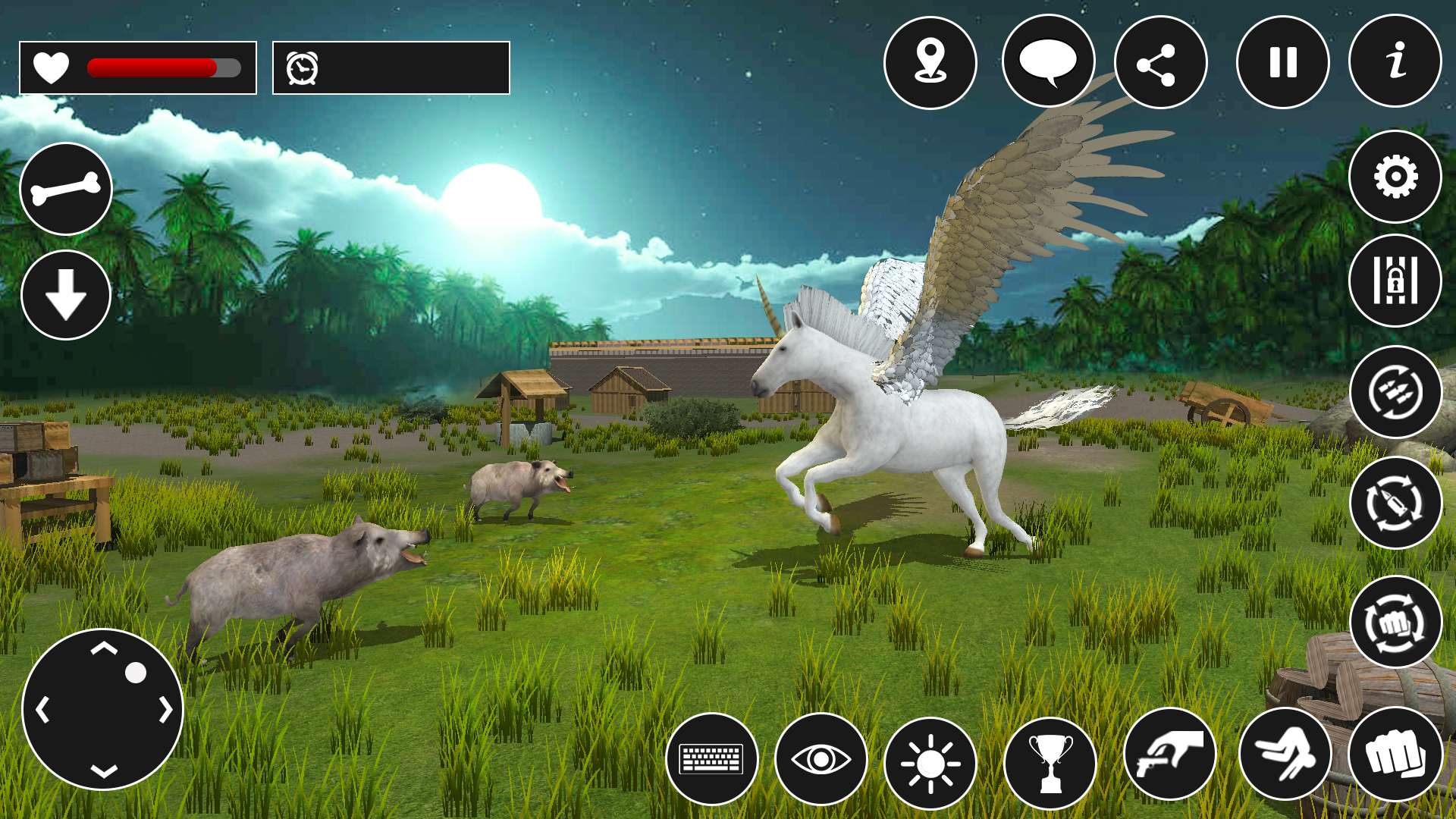Screen dimensions: 1456x819
Task: Toggle the brightness sun control
Action: click(930, 761)
